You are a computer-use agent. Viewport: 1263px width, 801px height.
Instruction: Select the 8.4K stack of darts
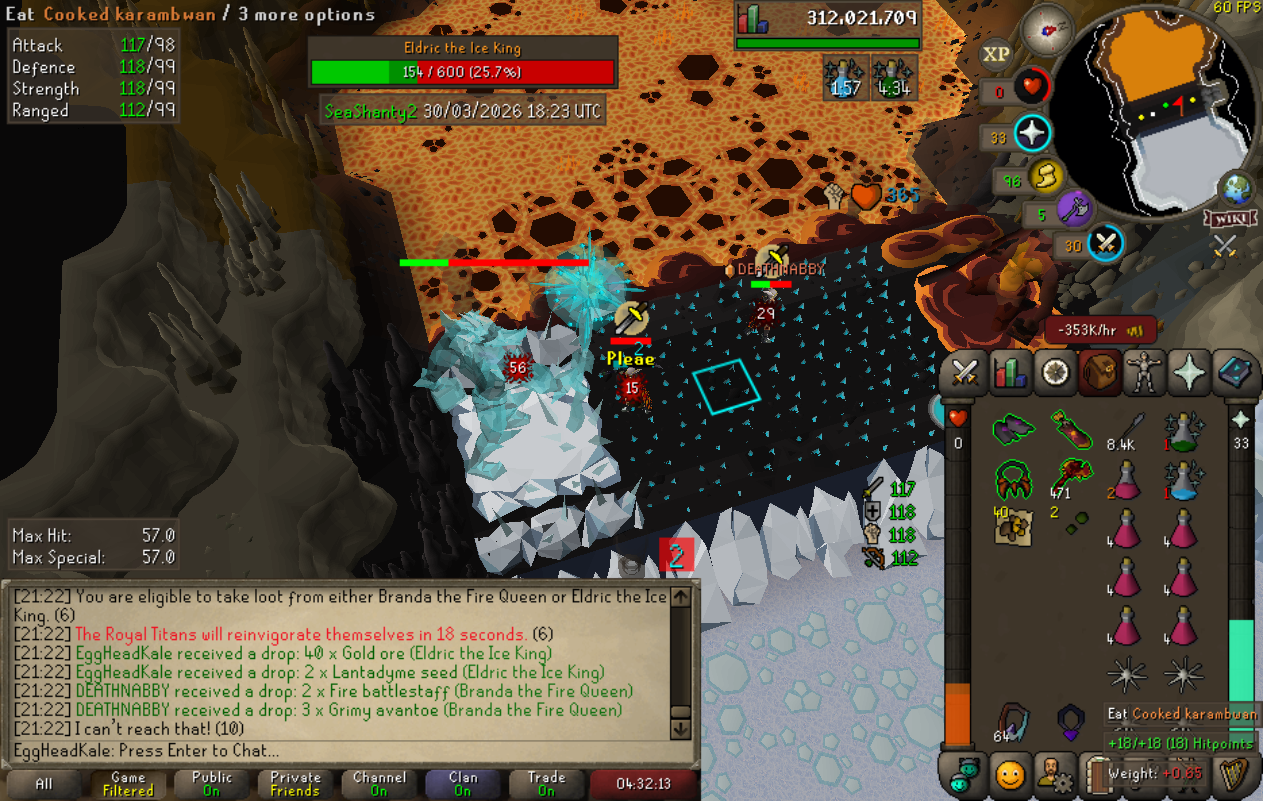point(1126,430)
